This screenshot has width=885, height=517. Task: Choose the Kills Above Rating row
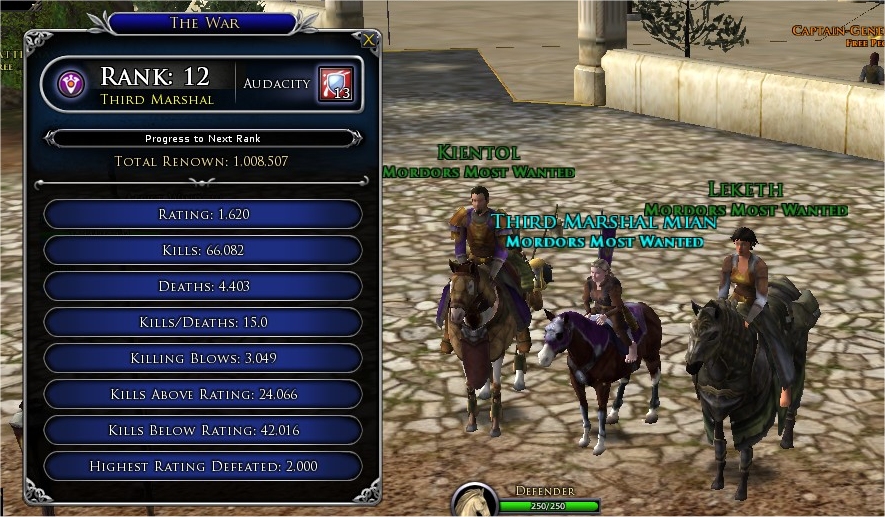click(x=203, y=394)
